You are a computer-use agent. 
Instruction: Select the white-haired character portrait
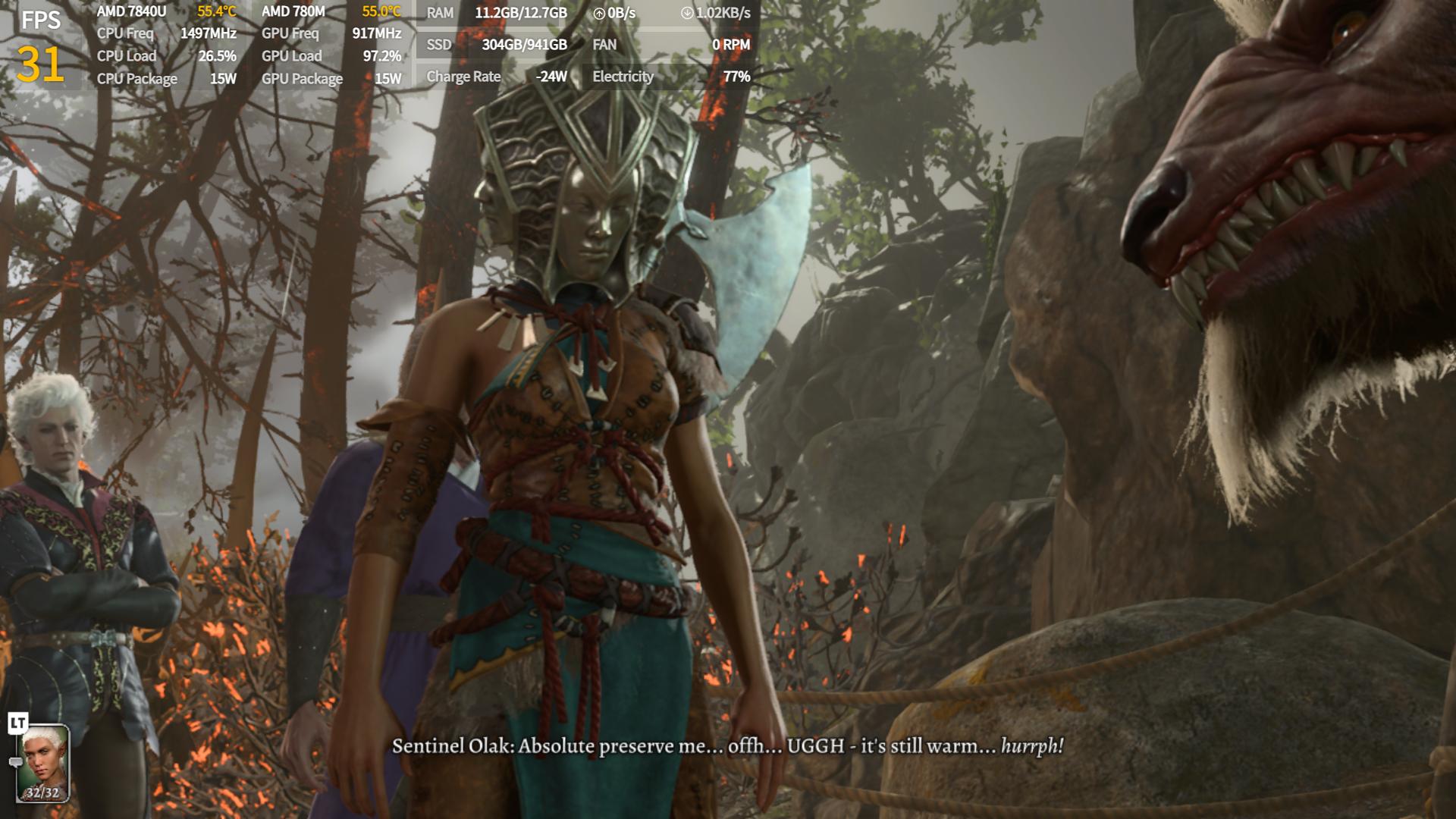pyautogui.click(x=42, y=763)
